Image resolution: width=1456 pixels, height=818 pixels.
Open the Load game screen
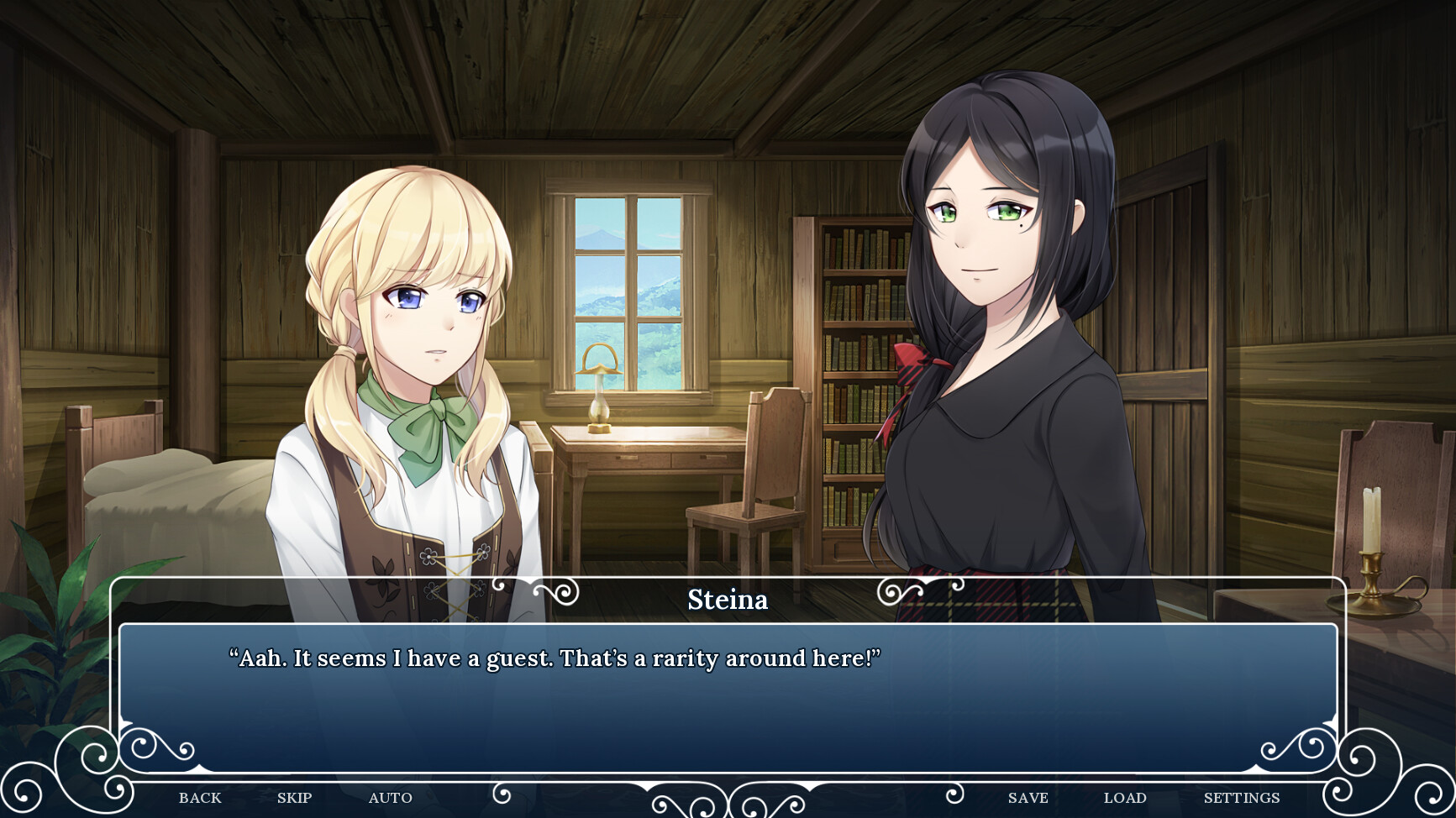click(1124, 798)
